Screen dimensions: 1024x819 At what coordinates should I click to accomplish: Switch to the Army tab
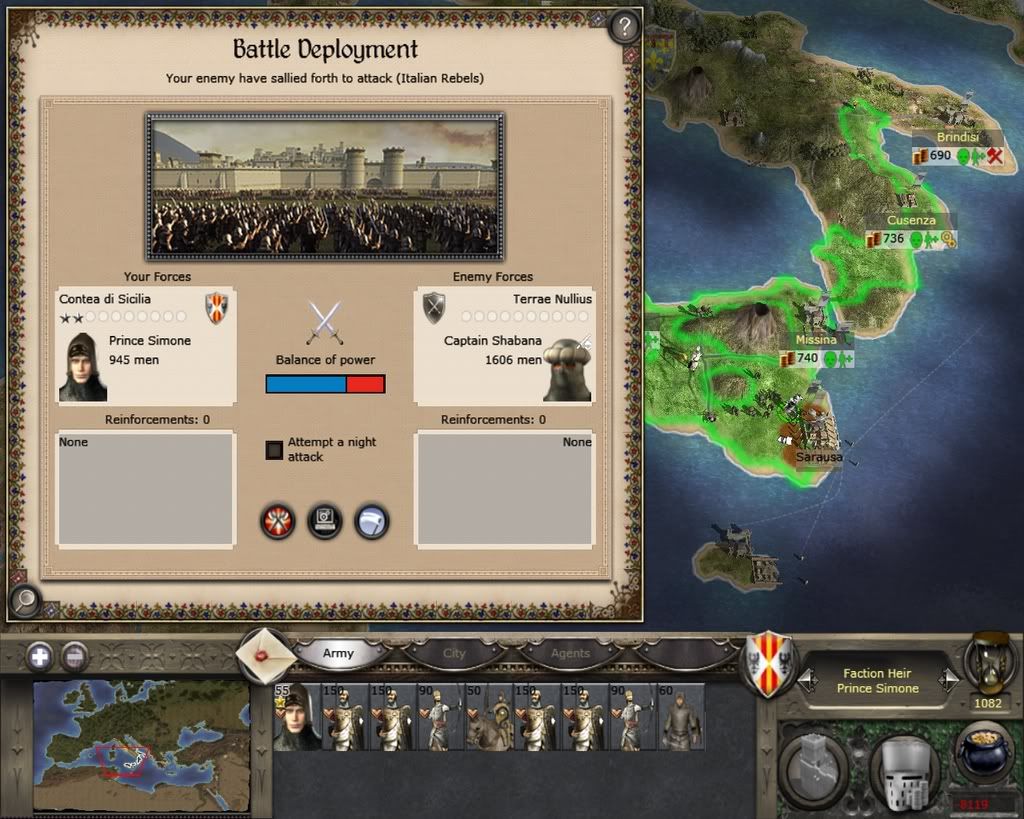(338, 653)
